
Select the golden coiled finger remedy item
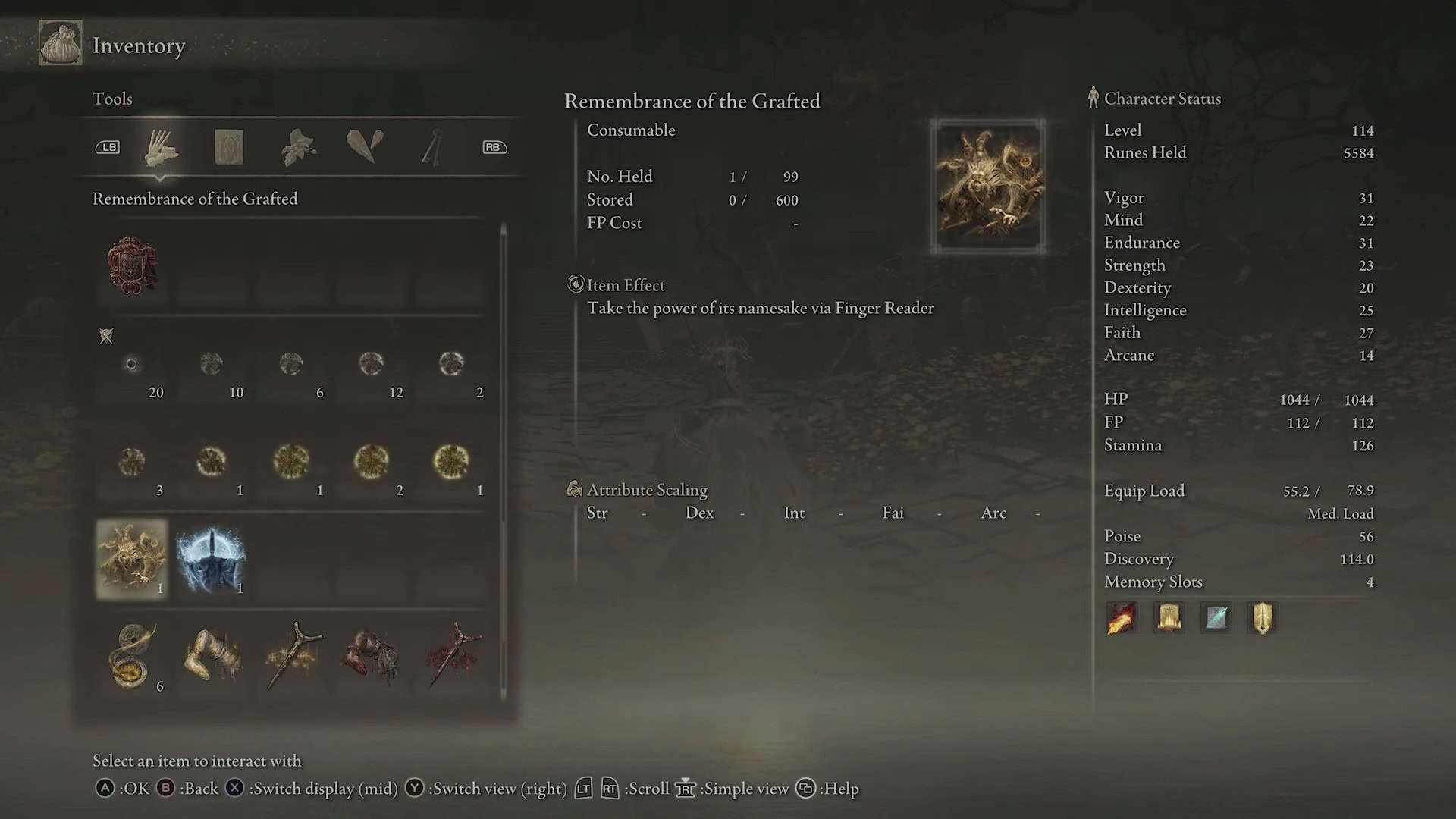(x=132, y=657)
